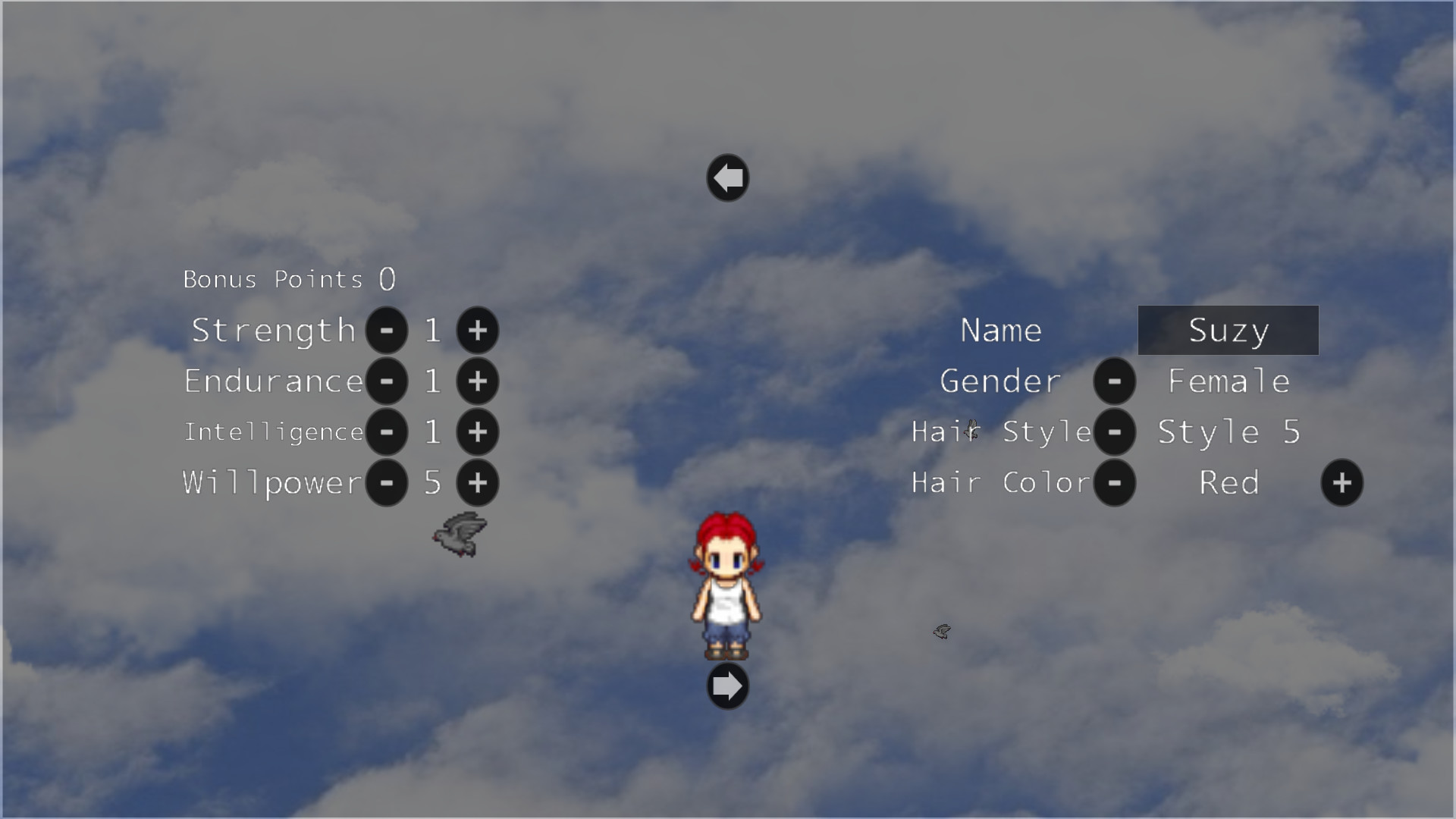
Task: Increase Intelligence with the plus button
Action: pyautogui.click(x=478, y=432)
